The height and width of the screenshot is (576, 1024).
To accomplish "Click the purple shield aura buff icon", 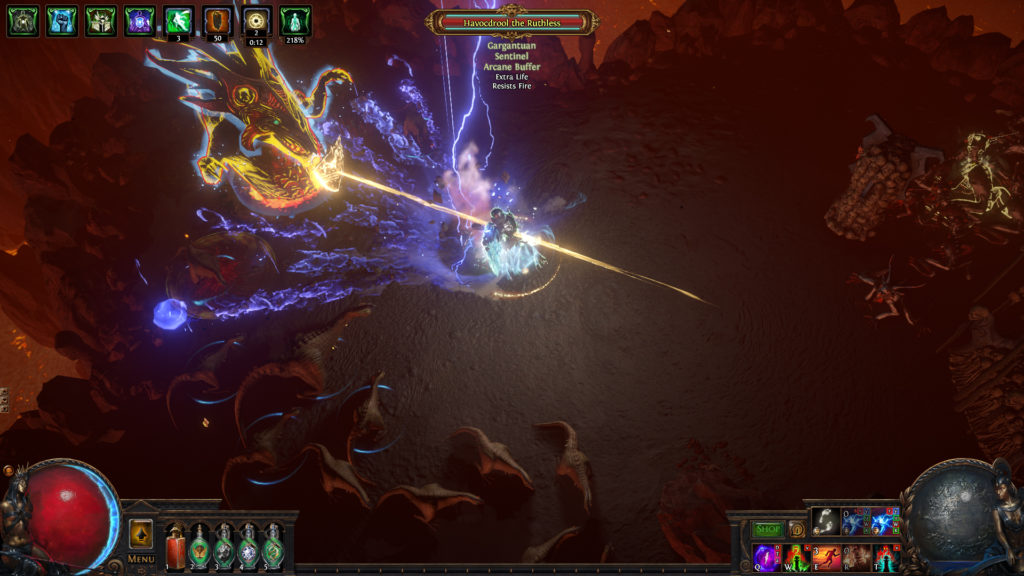I will pos(139,21).
